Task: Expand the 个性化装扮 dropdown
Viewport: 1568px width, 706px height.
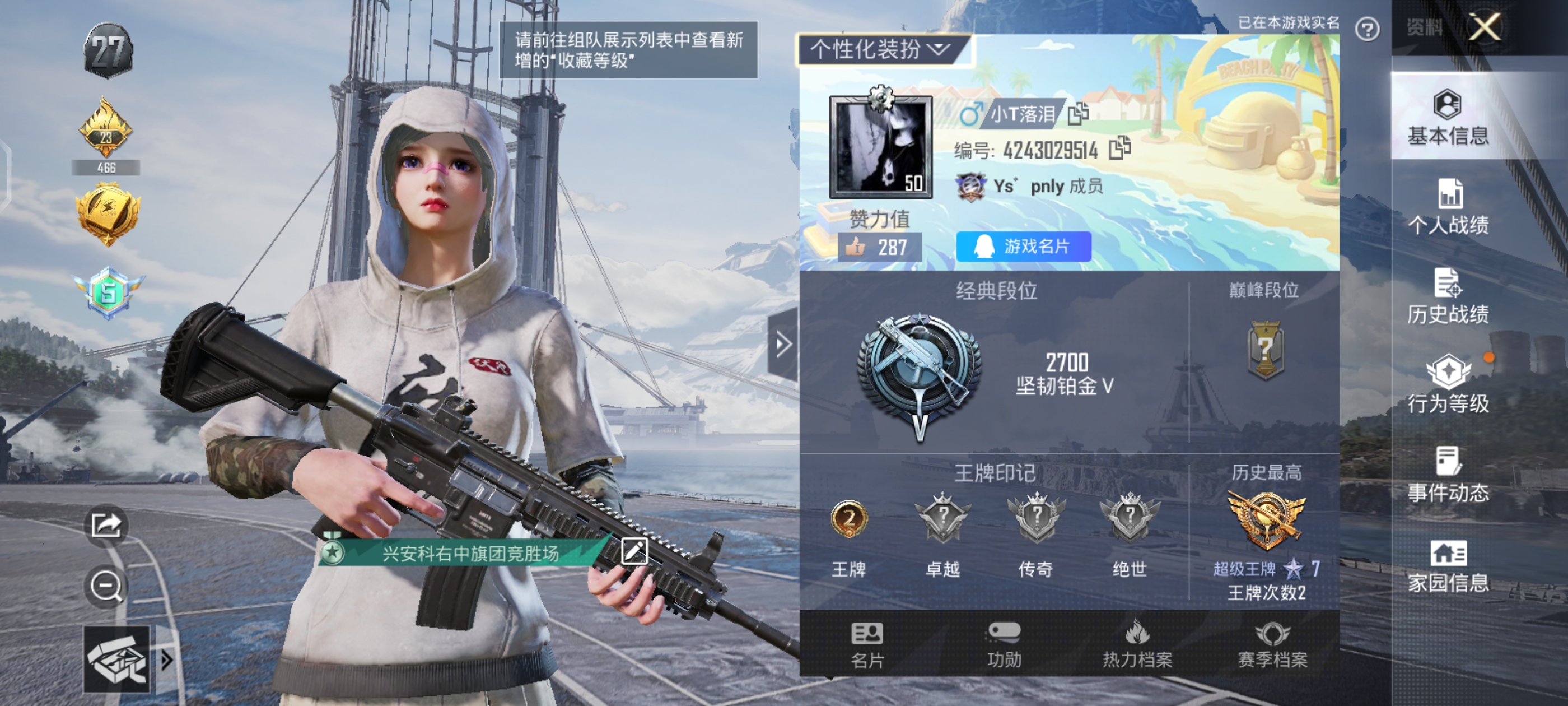Action: (881, 49)
